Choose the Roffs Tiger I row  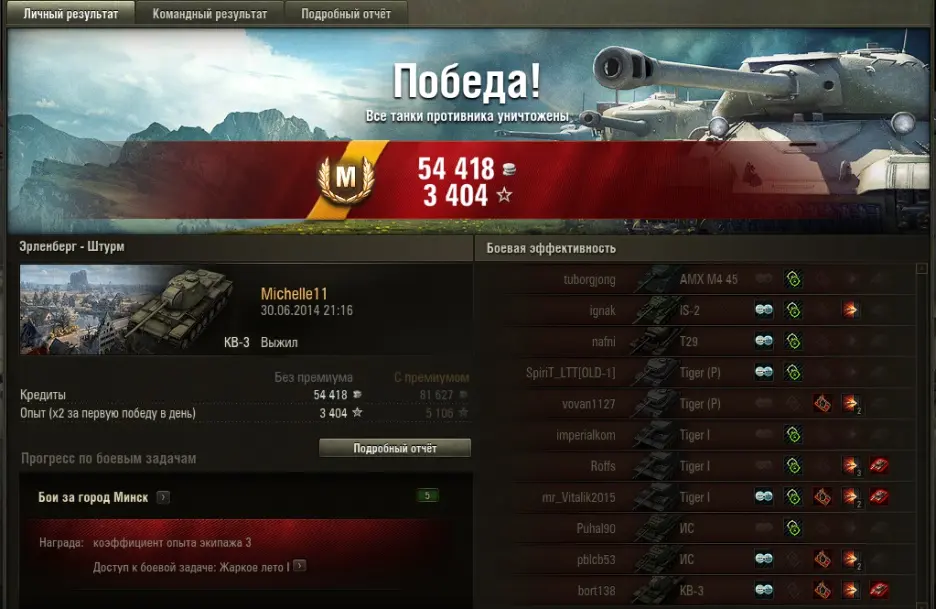tap(700, 466)
